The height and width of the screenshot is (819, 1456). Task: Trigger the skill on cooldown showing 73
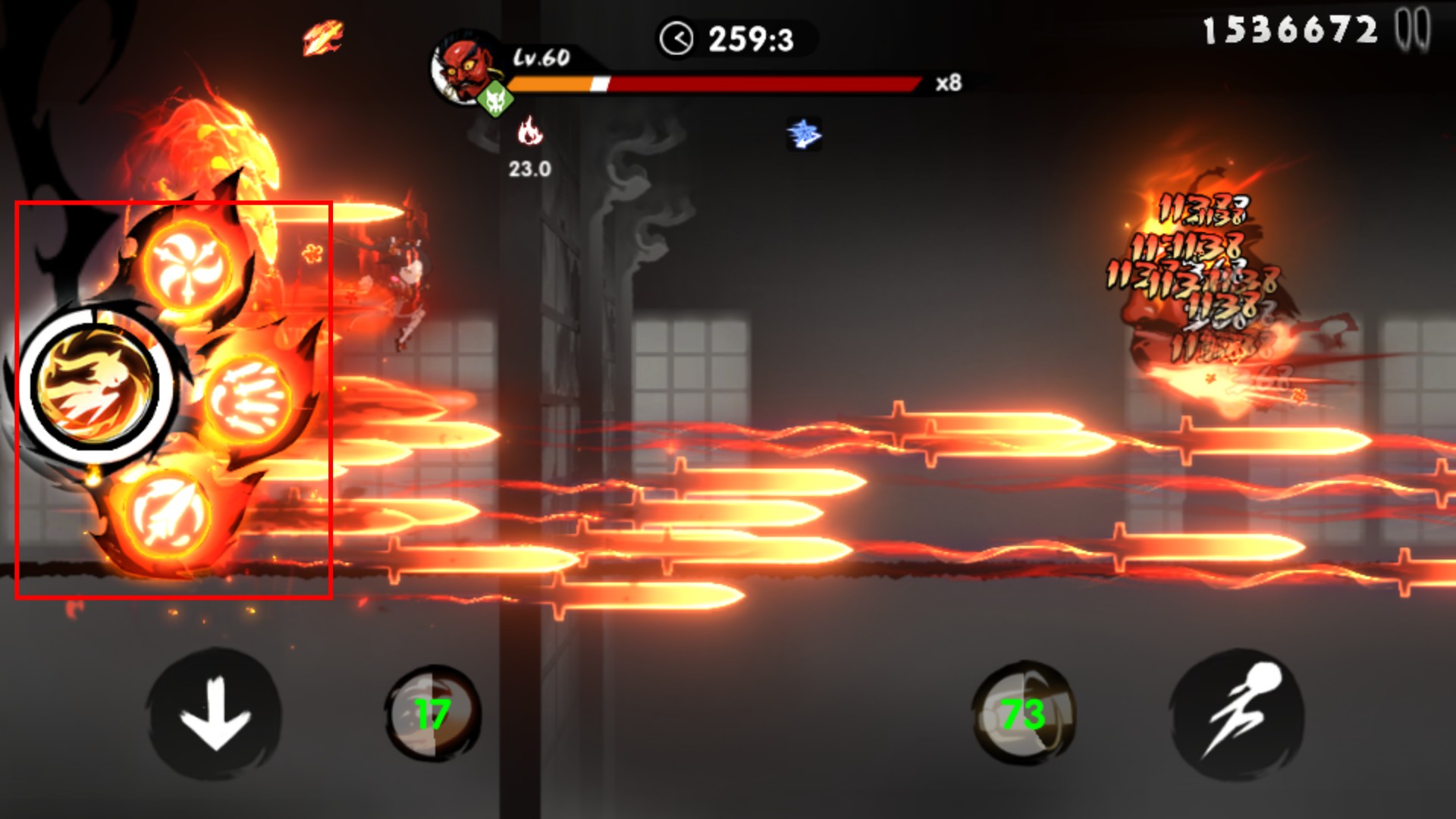pyautogui.click(x=1022, y=714)
